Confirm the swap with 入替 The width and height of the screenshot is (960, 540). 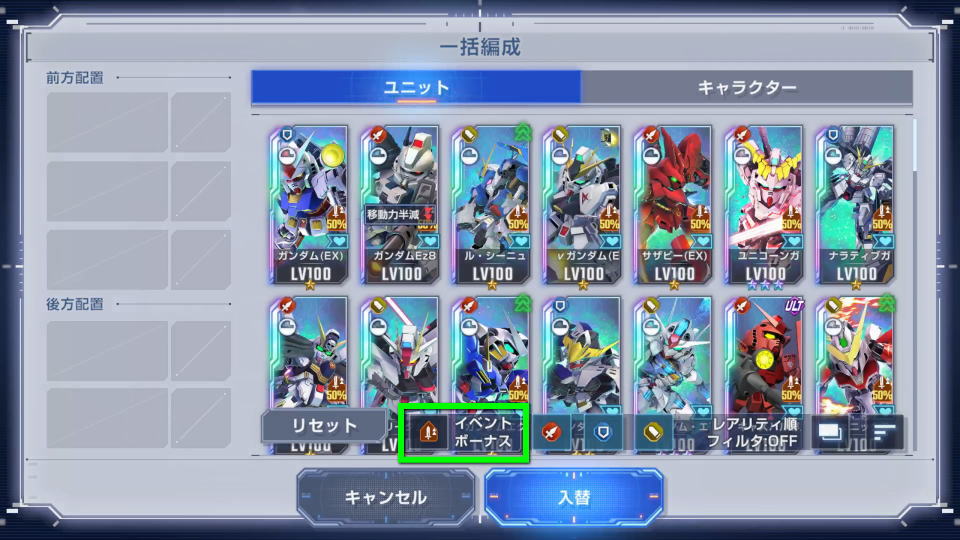coord(573,497)
